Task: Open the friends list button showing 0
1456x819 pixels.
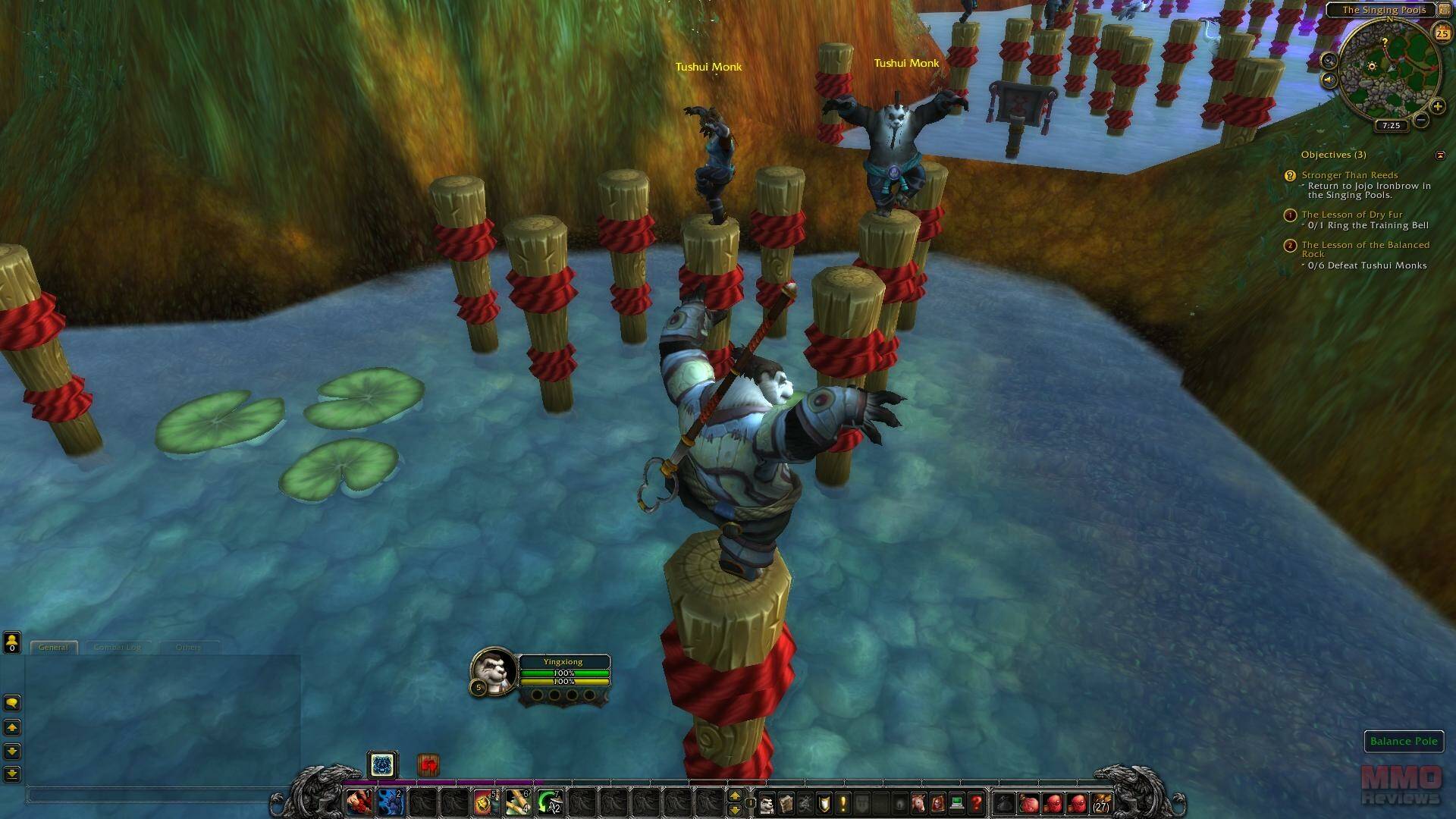Action: click(x=11, y=642)
